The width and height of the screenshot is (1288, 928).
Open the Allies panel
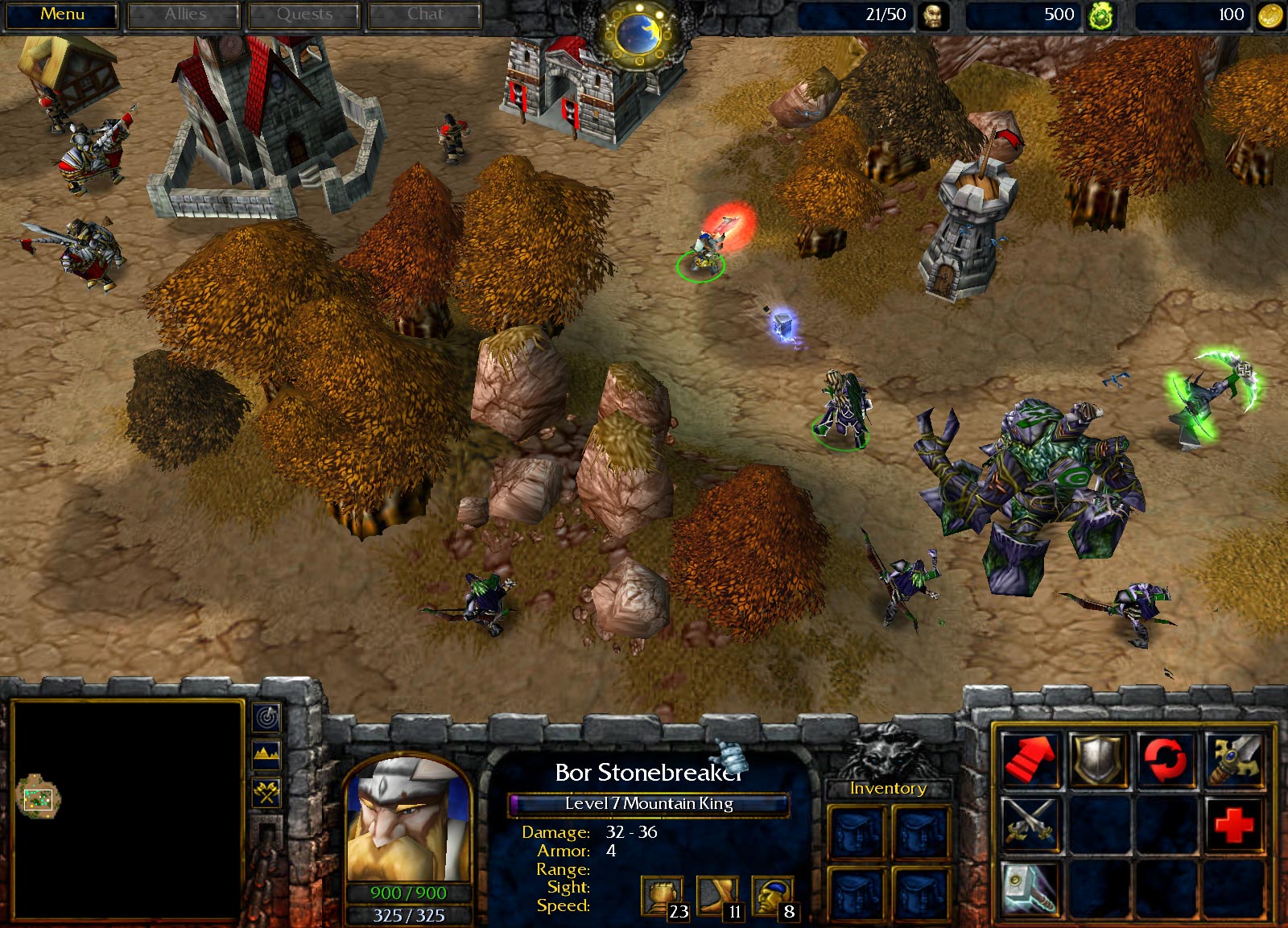pyautogui.click(x=184, y=14)
